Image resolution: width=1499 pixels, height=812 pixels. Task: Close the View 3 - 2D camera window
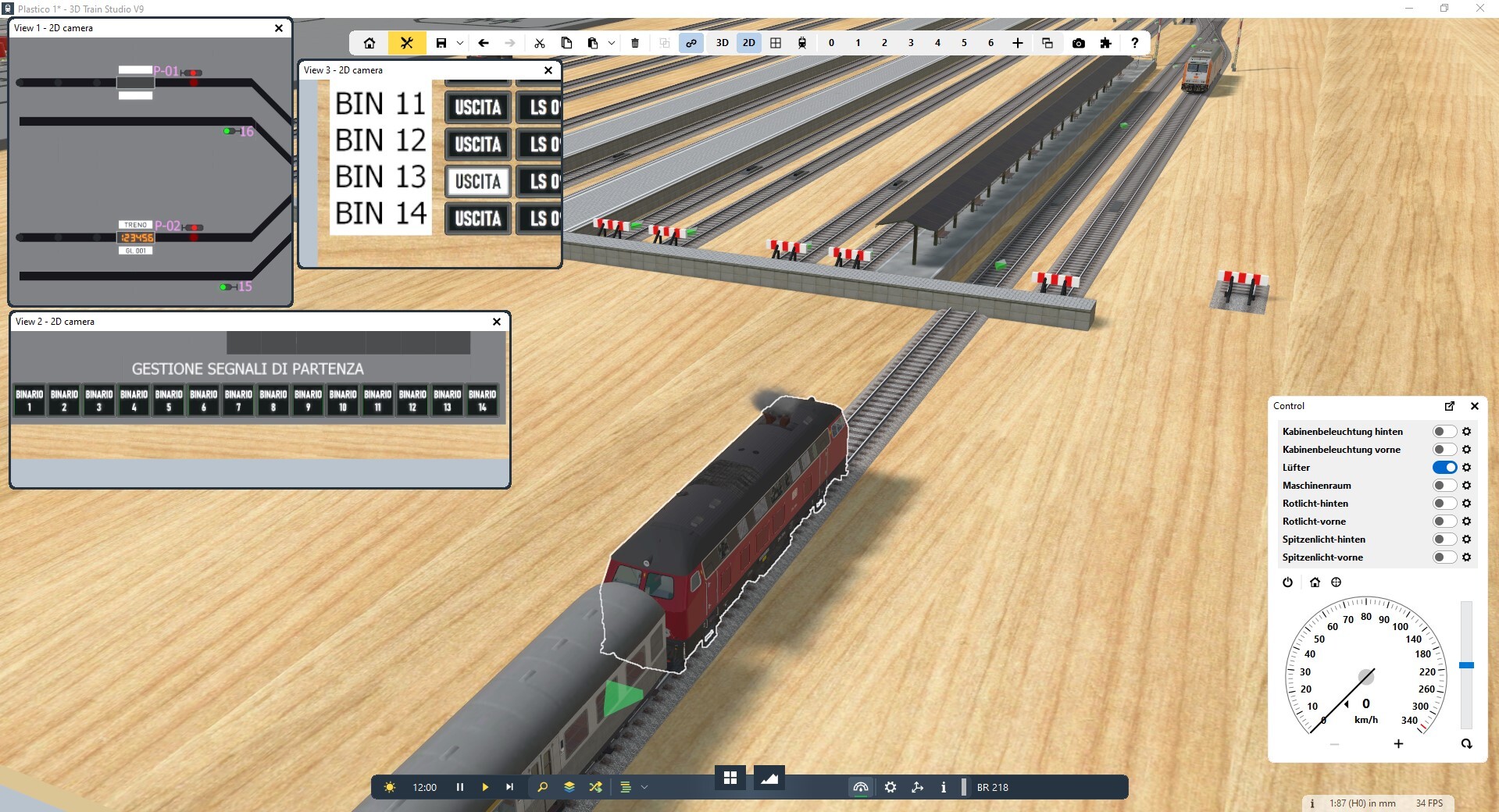pos(548,70)
